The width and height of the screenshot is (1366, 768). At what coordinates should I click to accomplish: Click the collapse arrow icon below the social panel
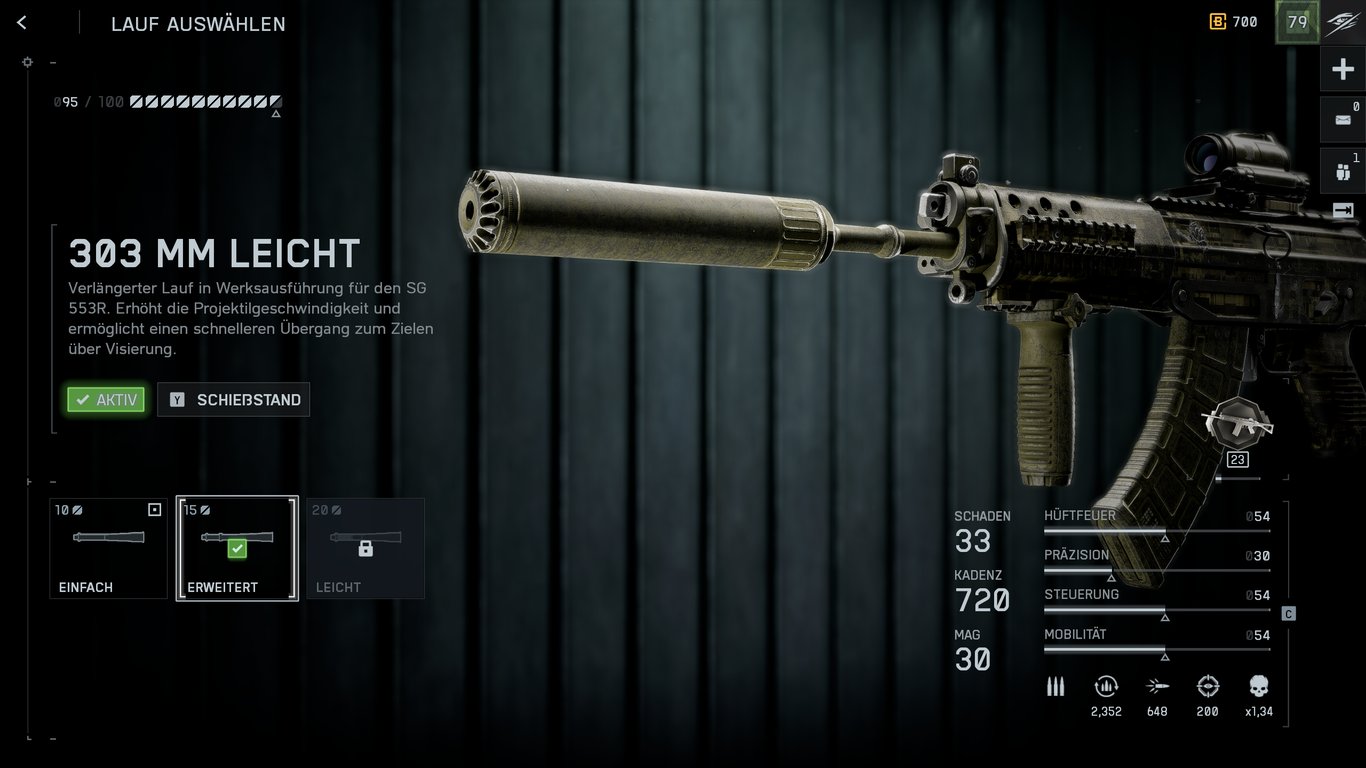(x=1344, y=211)
